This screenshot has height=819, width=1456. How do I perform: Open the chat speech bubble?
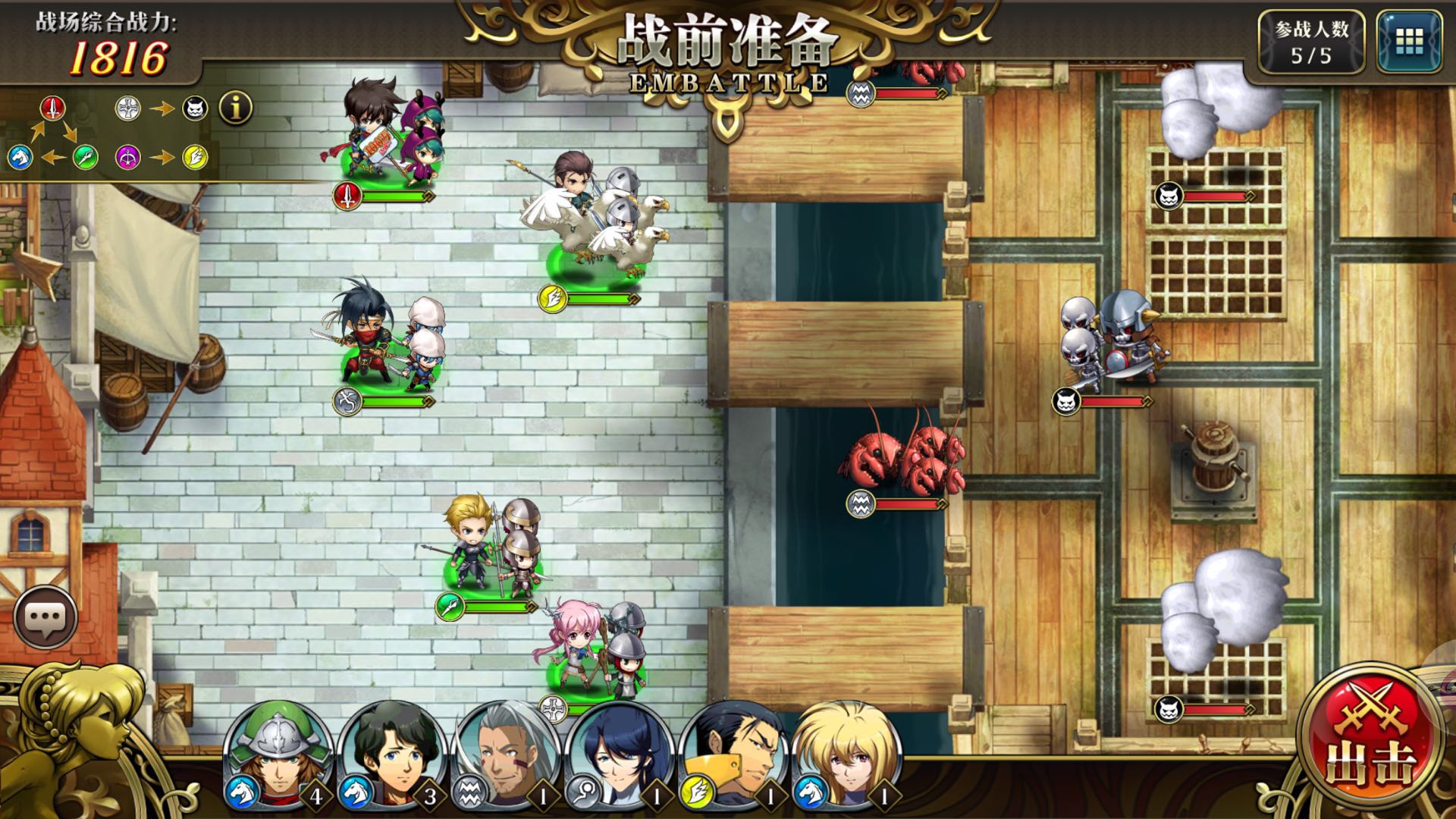[x=45, y=617]
